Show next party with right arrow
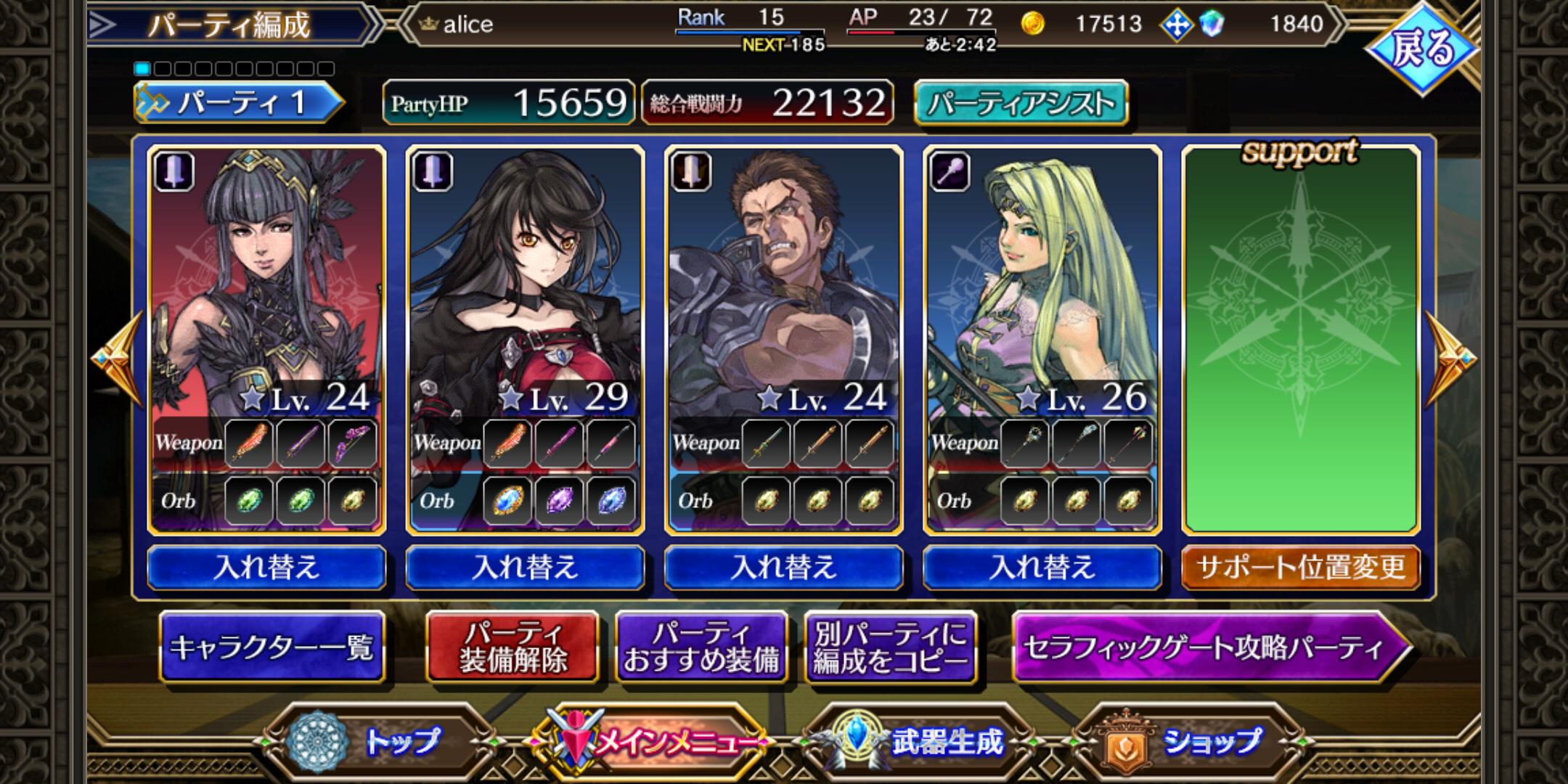 tap(1450, 359)
